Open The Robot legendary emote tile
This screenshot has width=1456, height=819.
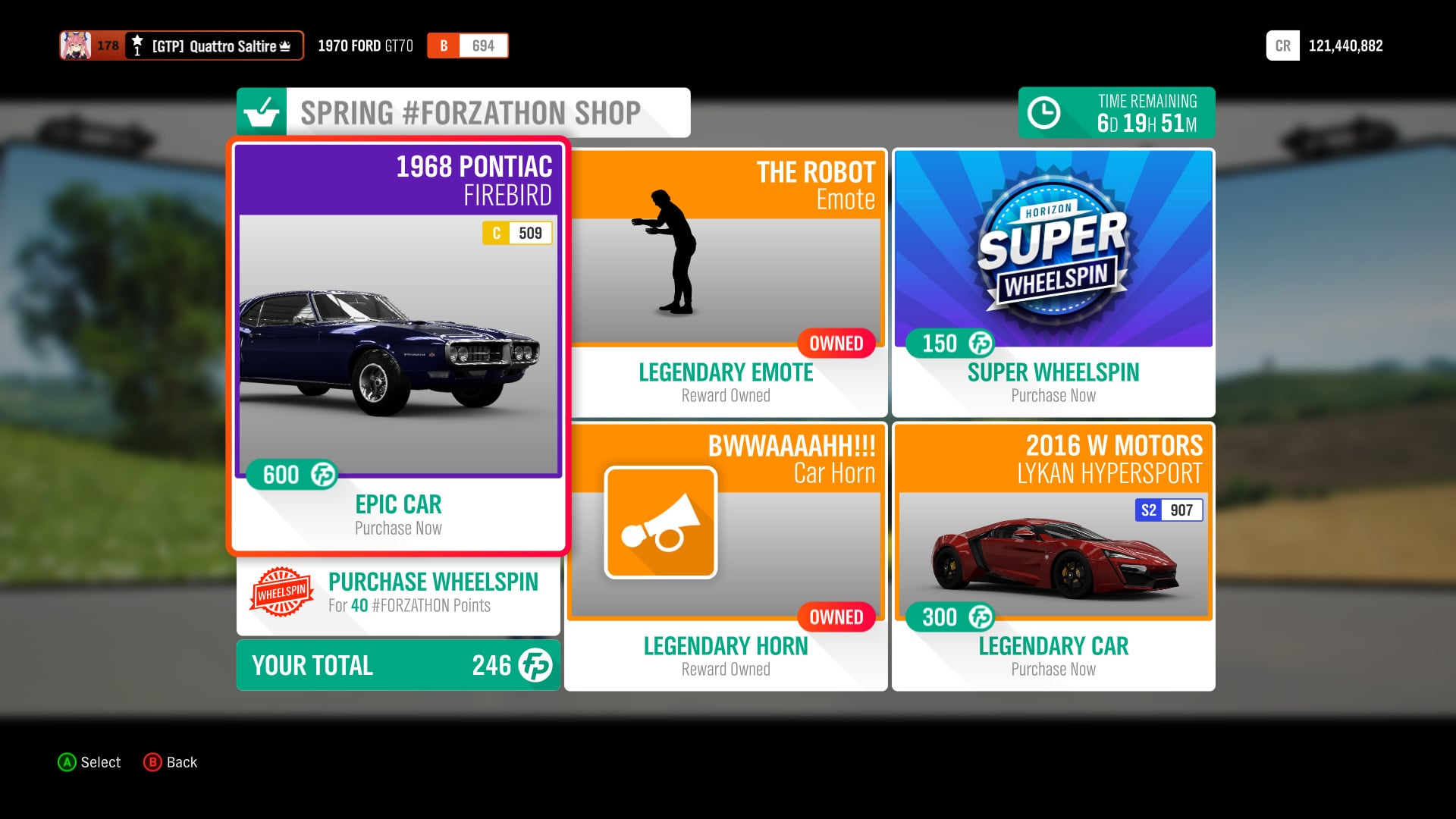725,281
